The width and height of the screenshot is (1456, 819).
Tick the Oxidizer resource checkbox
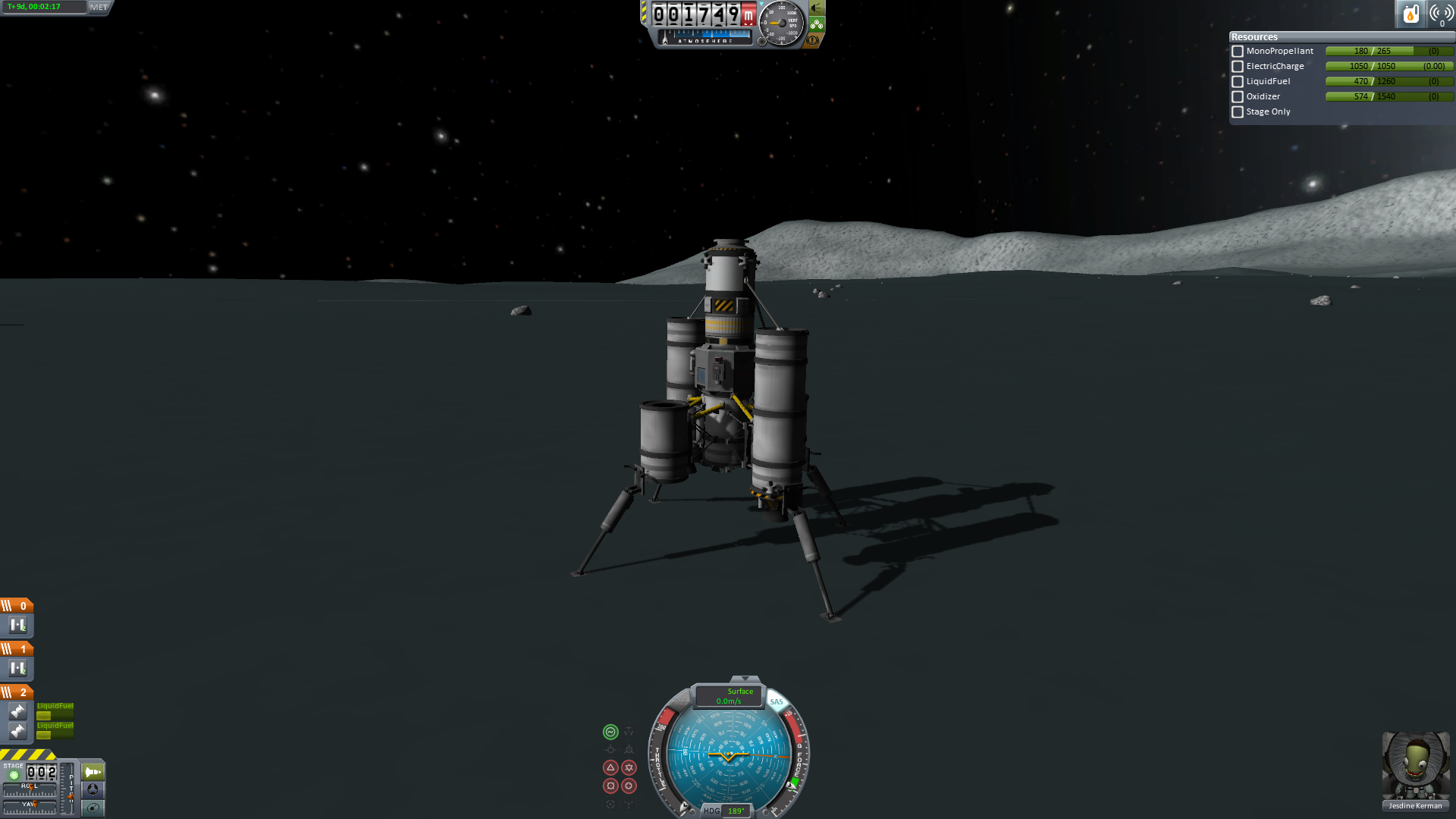[x=1238, y=97]
